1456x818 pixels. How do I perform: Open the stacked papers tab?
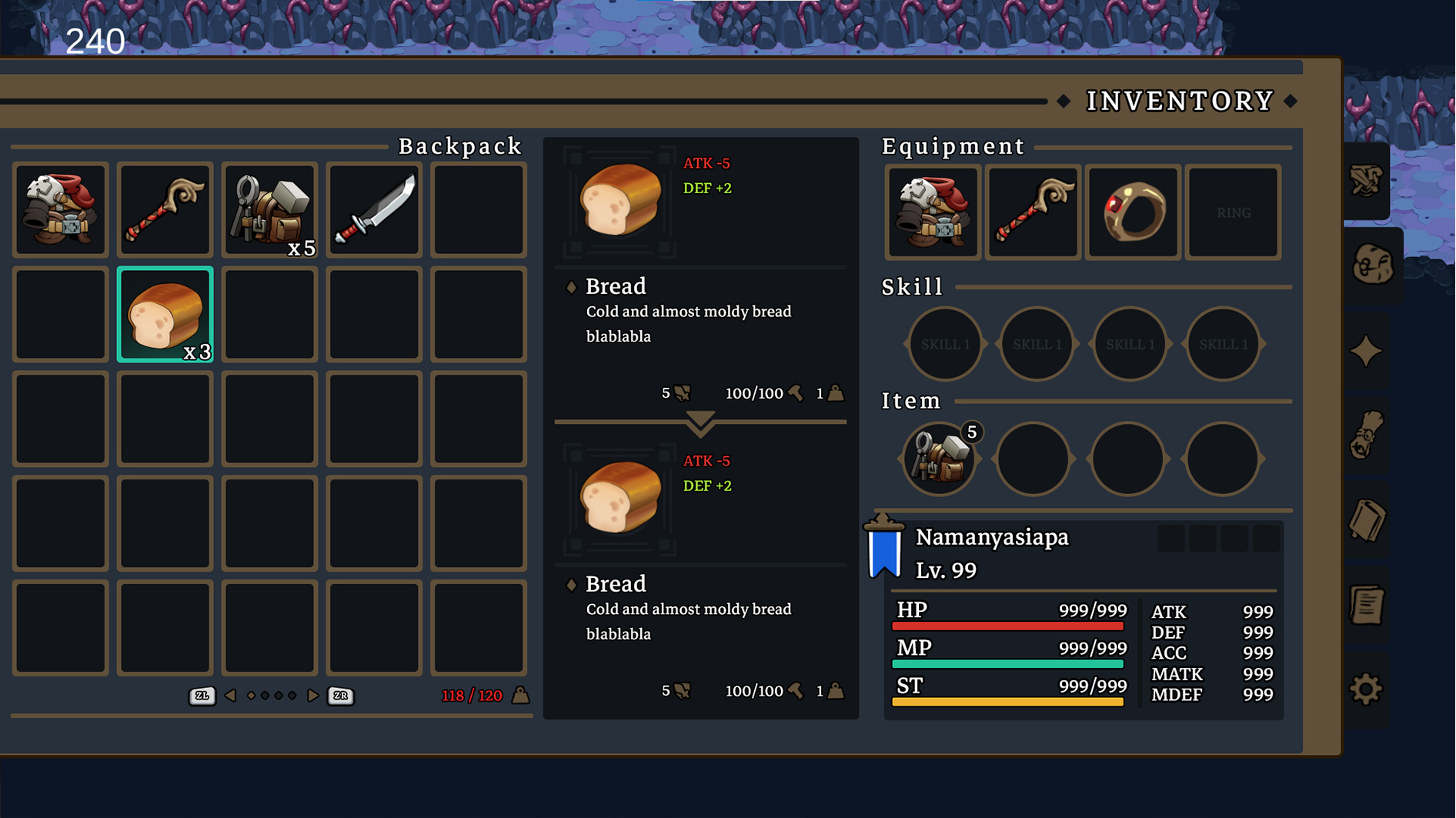tap(1366, 606)
